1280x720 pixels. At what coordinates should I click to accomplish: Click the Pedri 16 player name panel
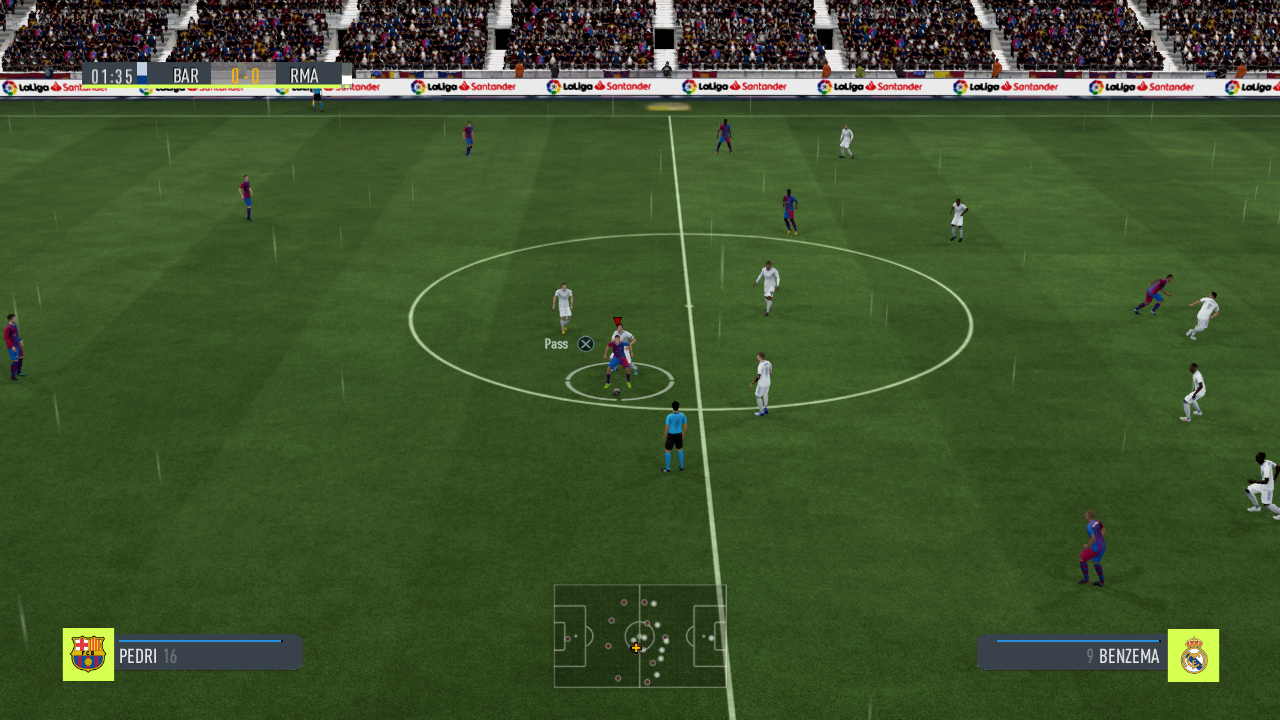tap(208, 656)
